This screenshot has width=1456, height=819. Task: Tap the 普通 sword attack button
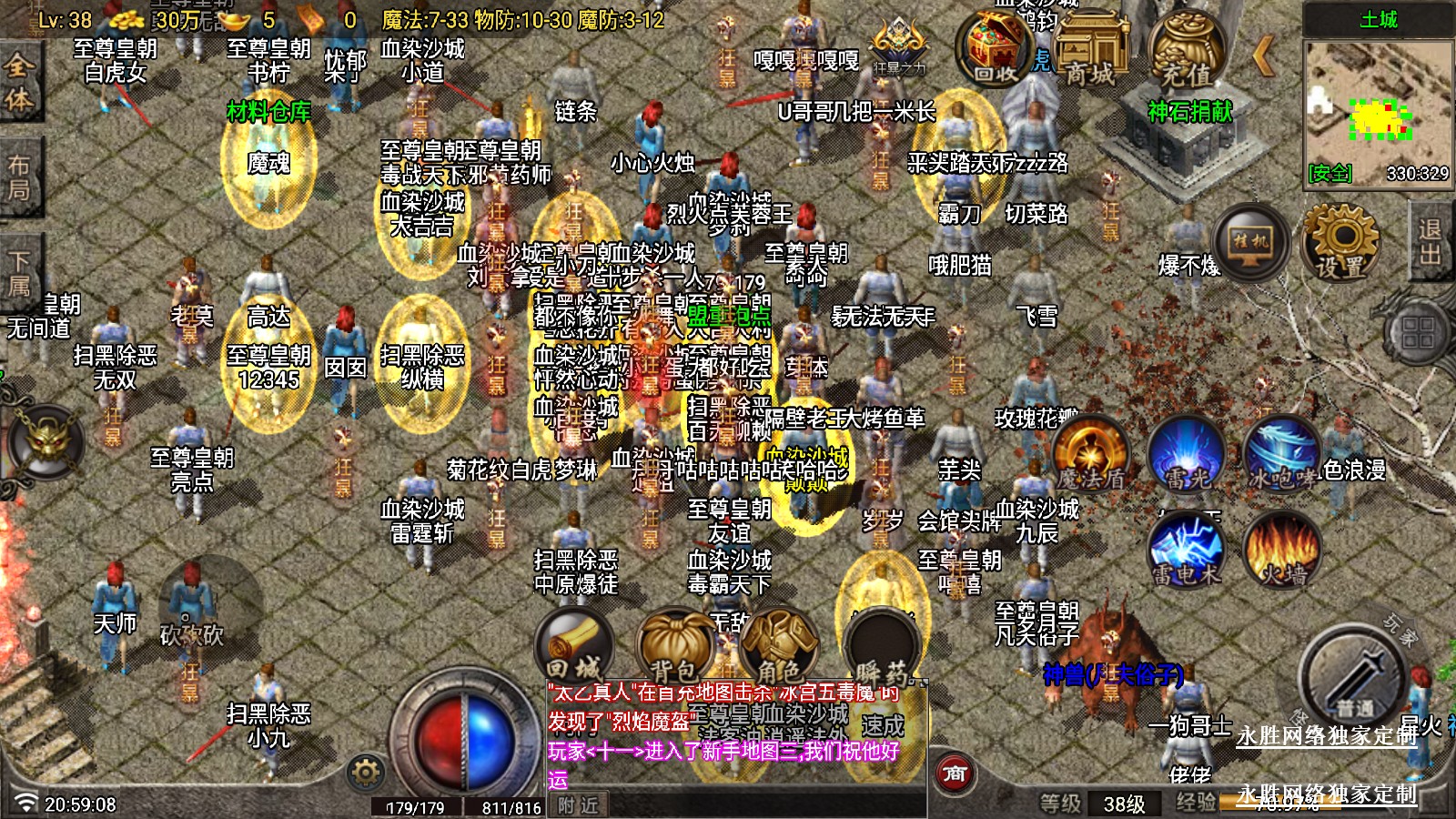[x=1354, y=678]
